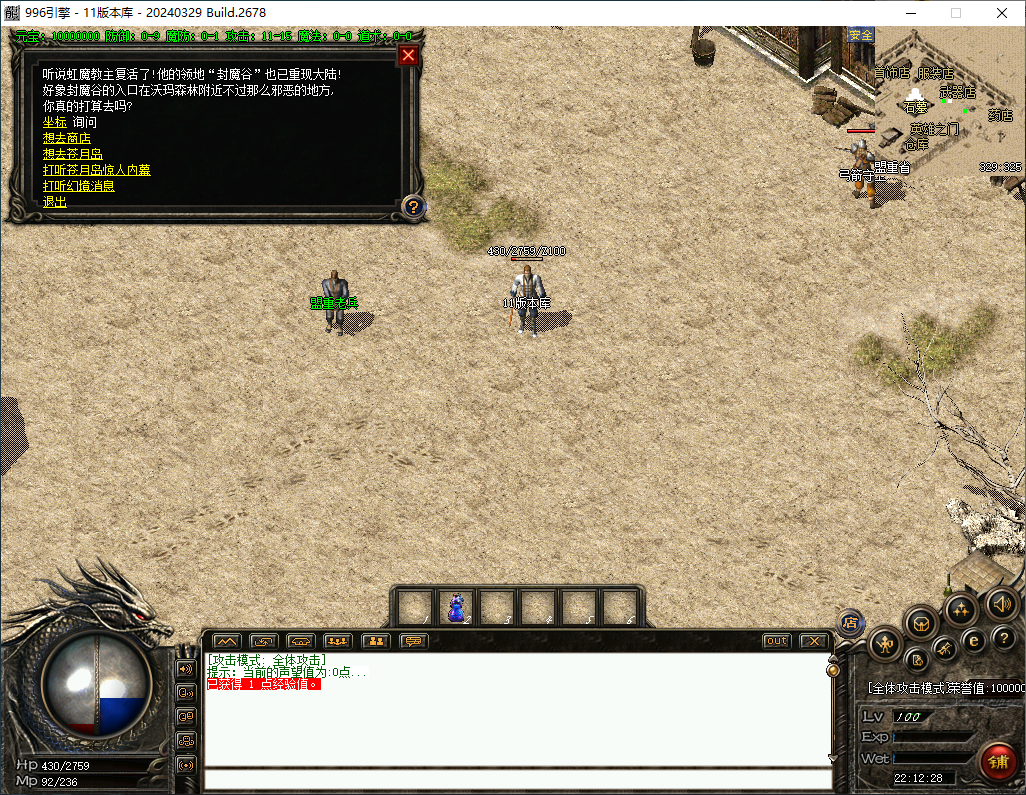Pick the 打听苍月岛惊人内幕 dialogue option
The image size is (1026, 795).
pyautogui.click(x=97, y=170)
